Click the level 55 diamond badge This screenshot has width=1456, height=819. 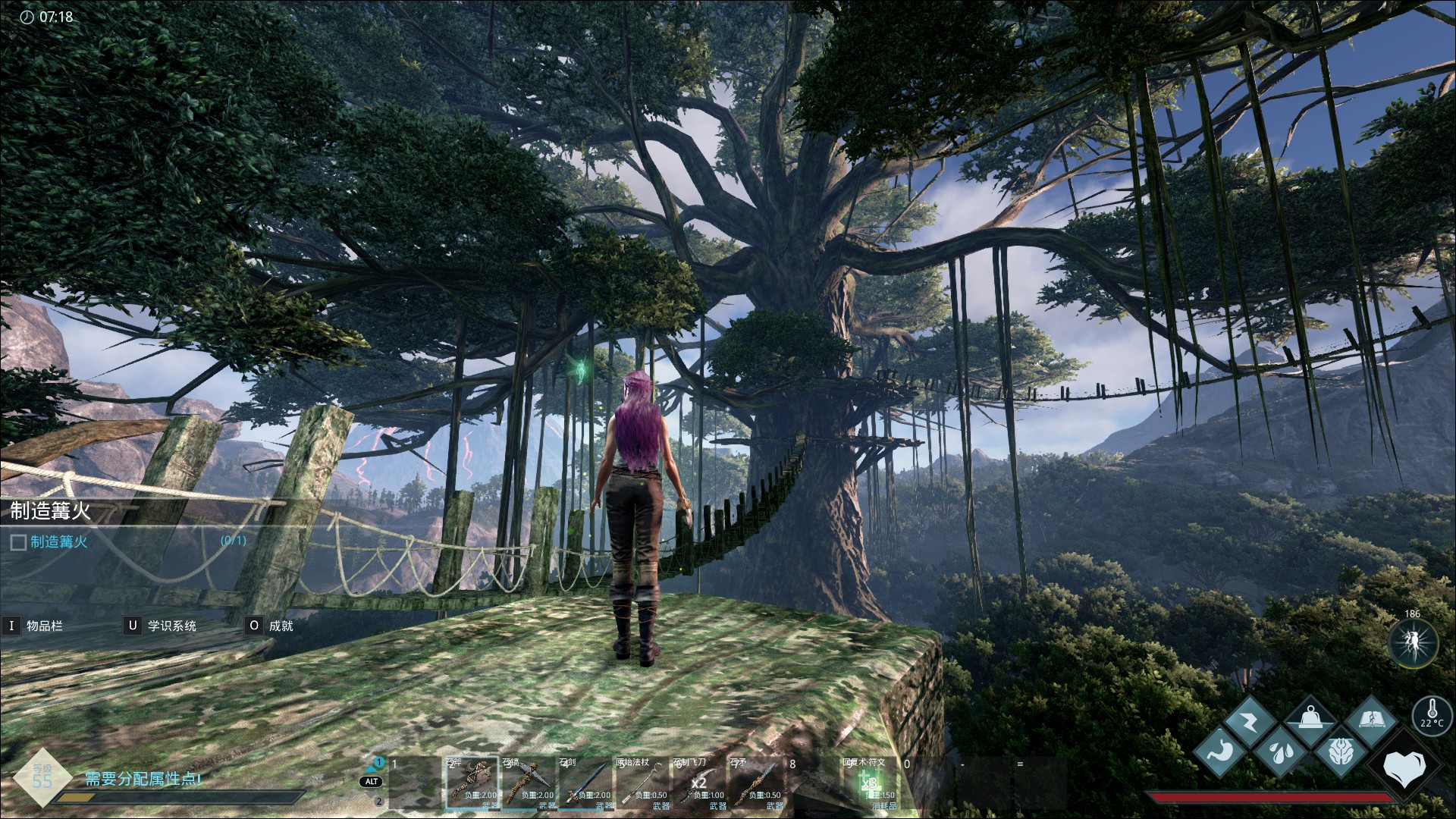[42, 777]
